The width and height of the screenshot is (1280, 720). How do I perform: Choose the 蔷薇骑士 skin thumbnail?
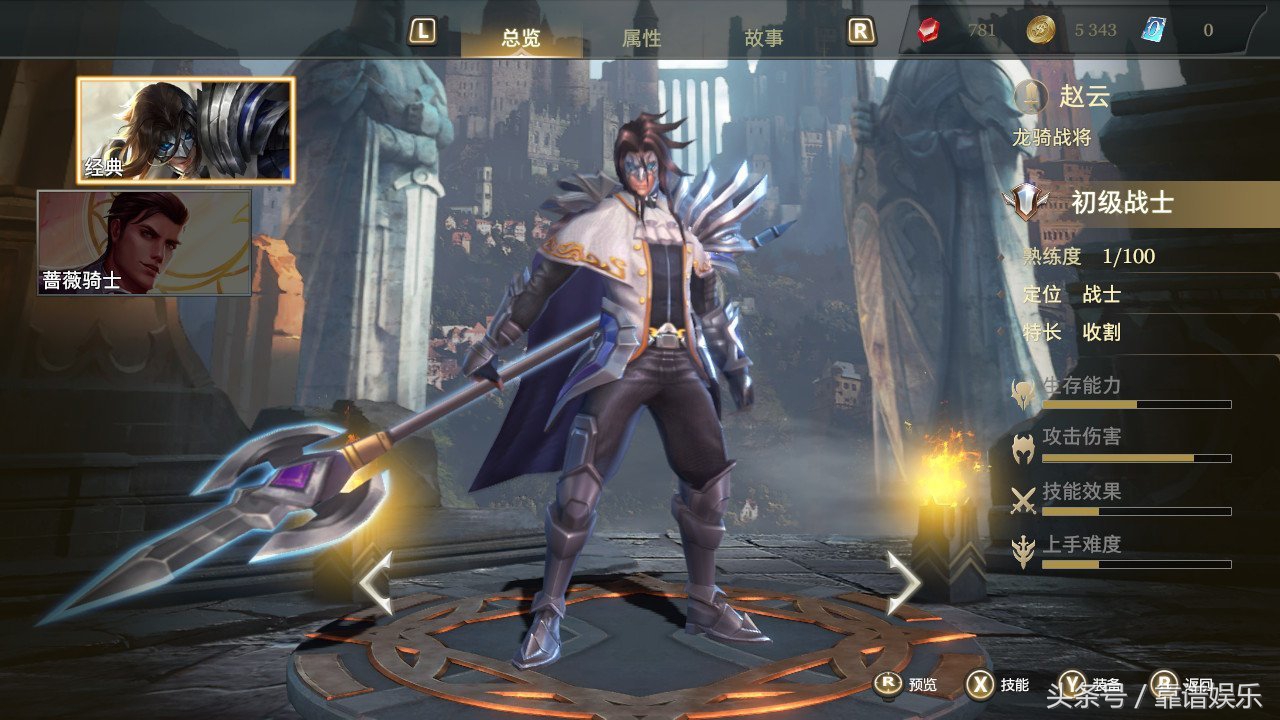click(x=144, y=243)
